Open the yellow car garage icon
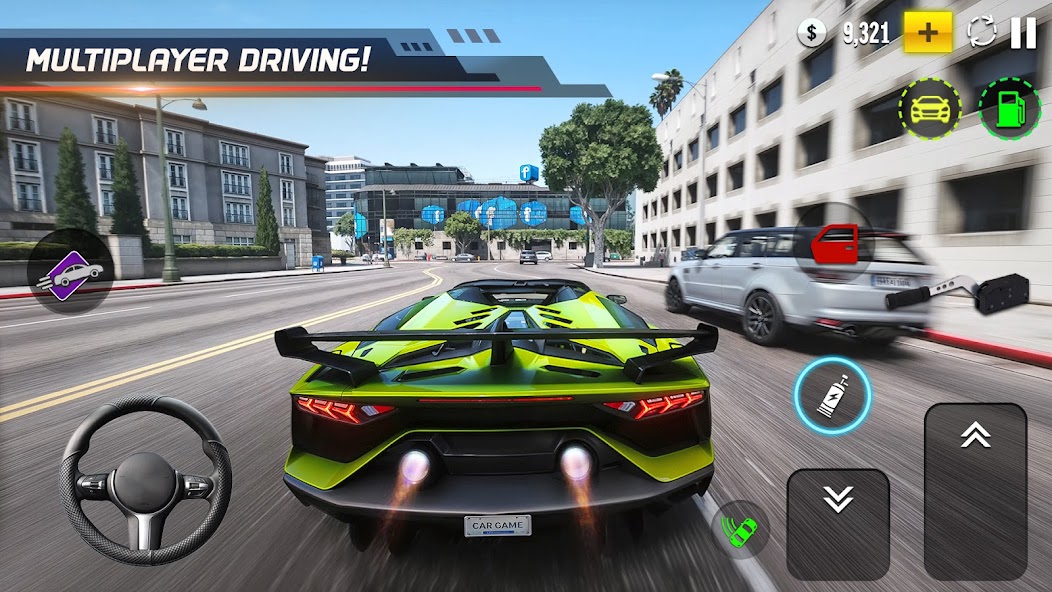The image size is (1052, 592). tap(929, 109)
